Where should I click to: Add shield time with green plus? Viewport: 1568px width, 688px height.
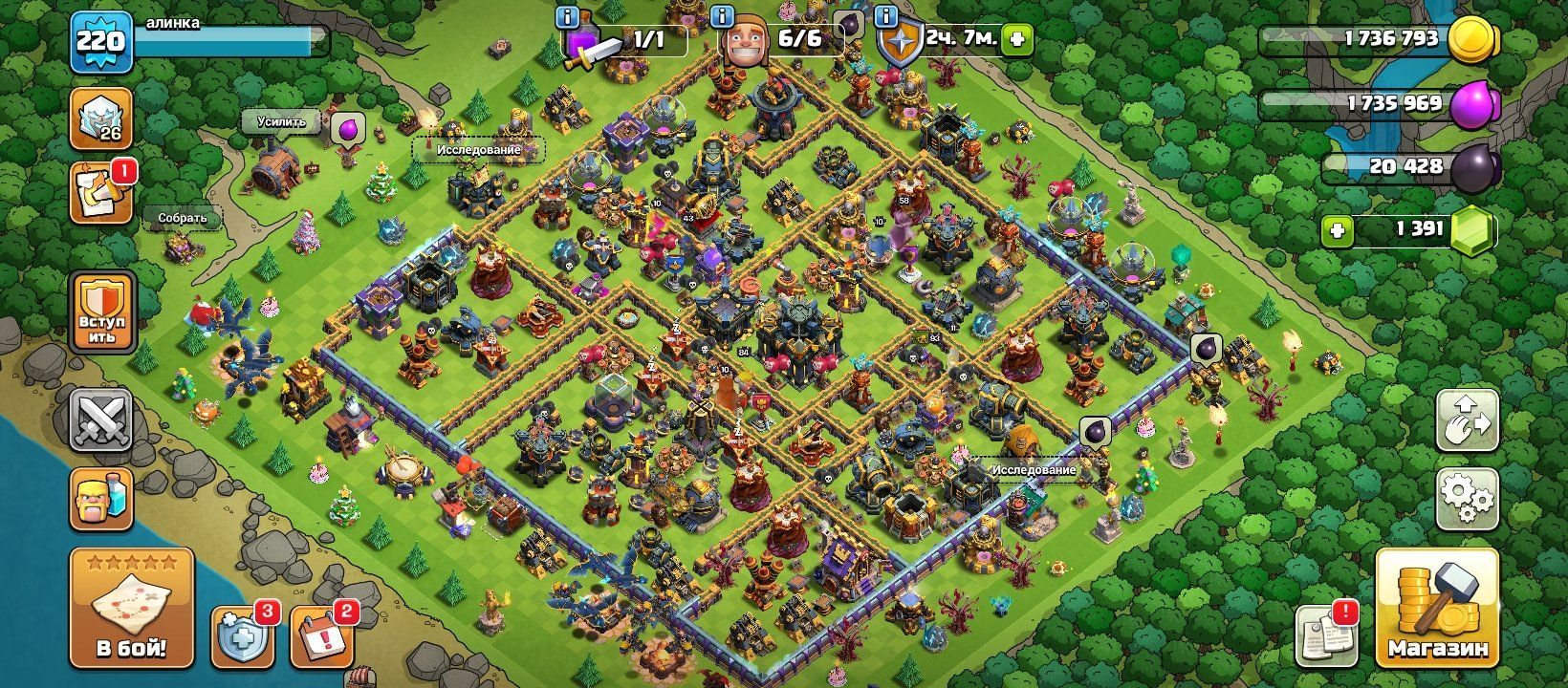click(1017, 39)
